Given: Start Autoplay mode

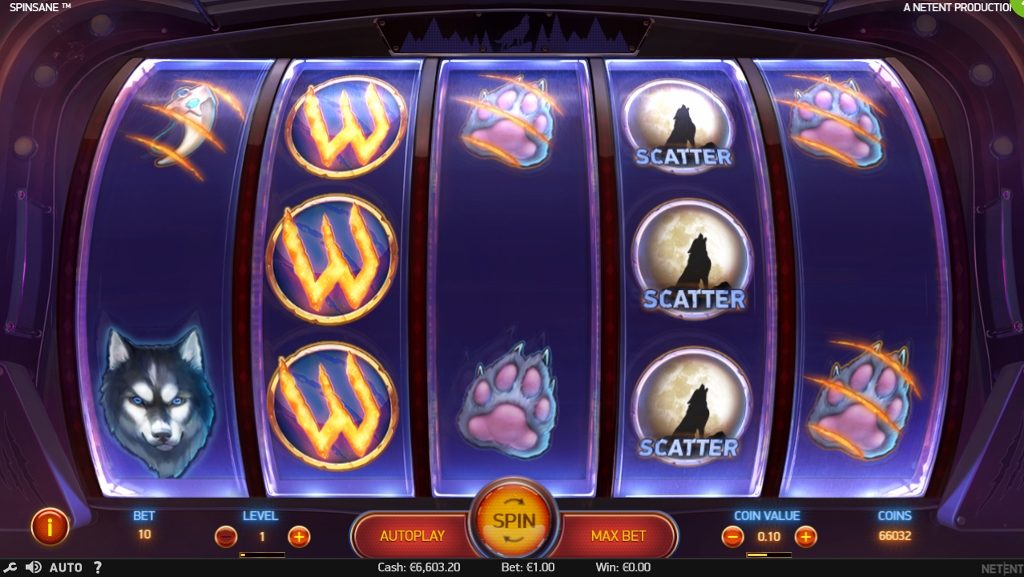Looking at the screenshot, I should [411, 536].
